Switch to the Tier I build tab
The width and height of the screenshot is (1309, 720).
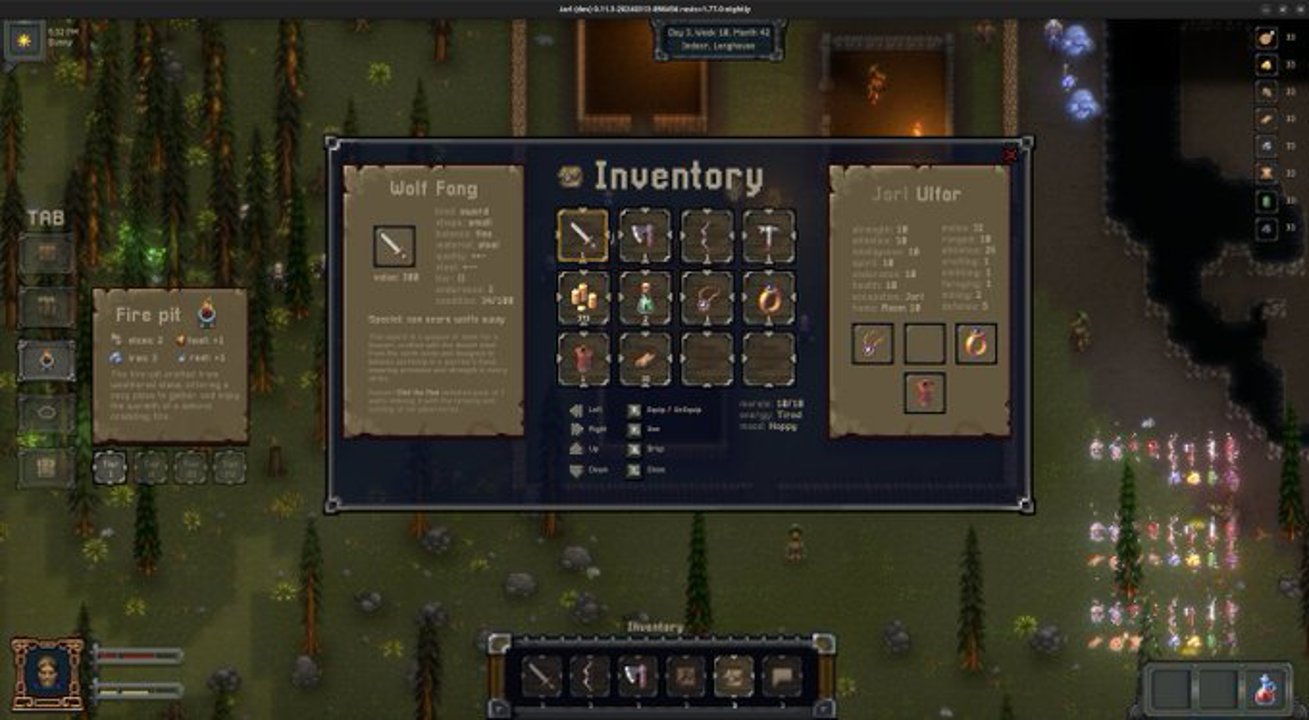click(110, 467)
